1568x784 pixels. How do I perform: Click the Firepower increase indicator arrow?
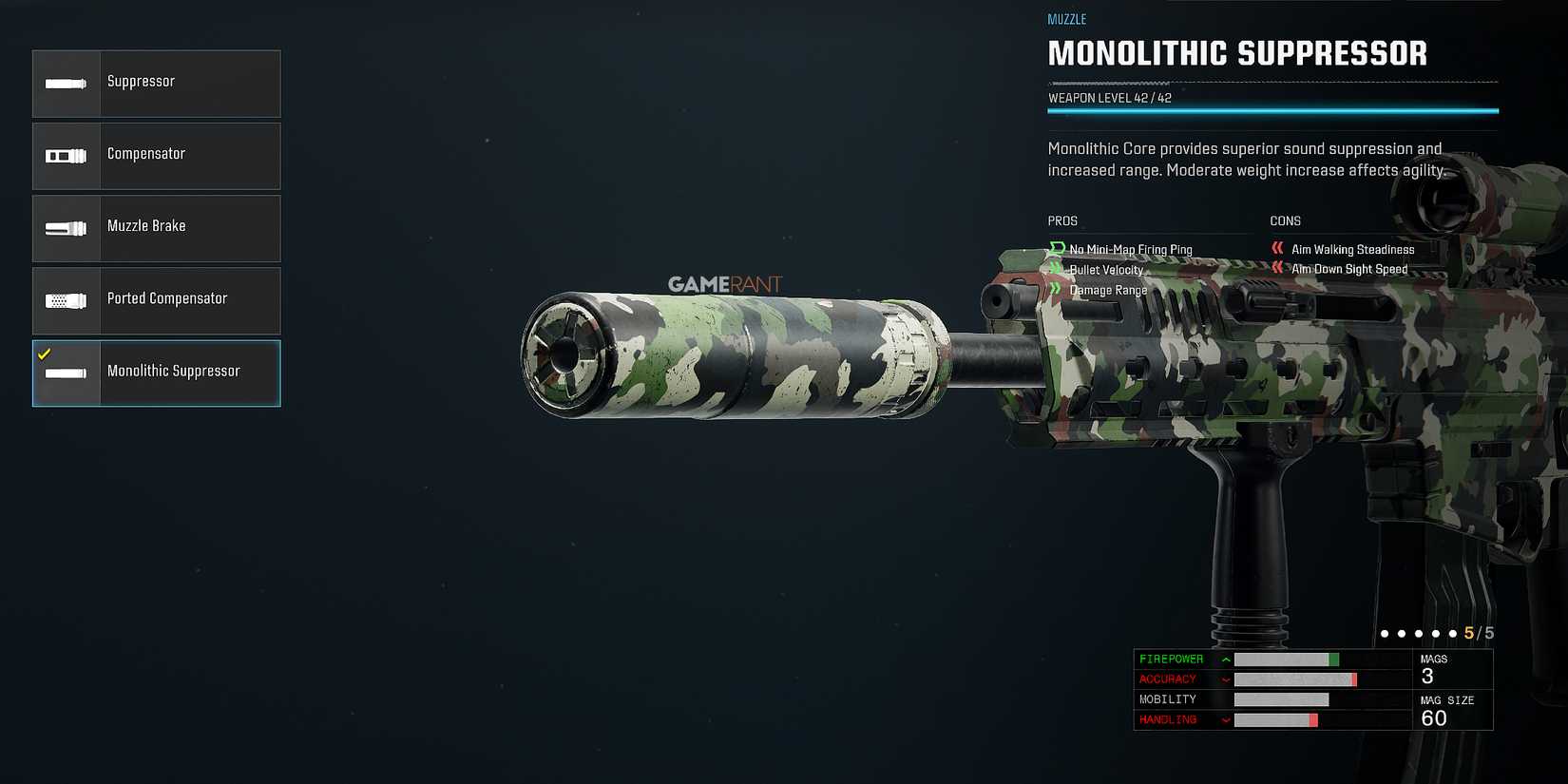[1226, 659]
